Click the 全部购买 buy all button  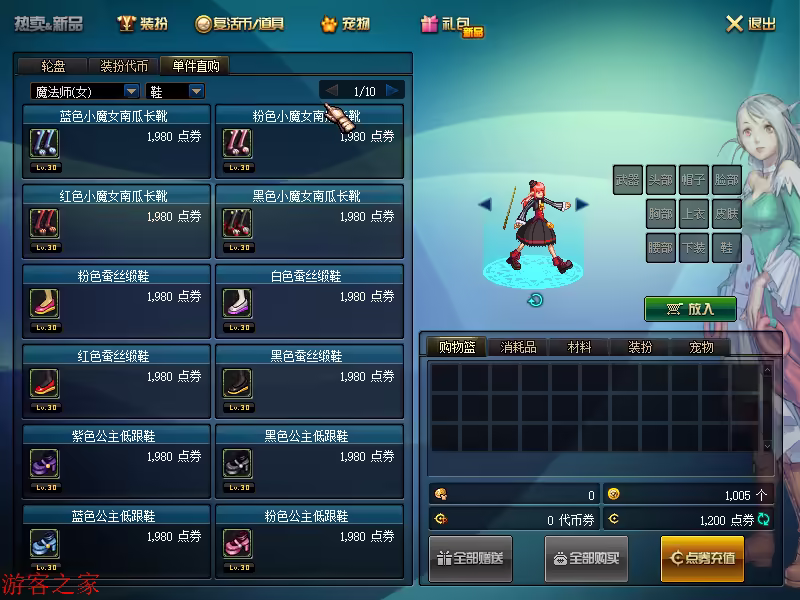click(x=586, y=558)
